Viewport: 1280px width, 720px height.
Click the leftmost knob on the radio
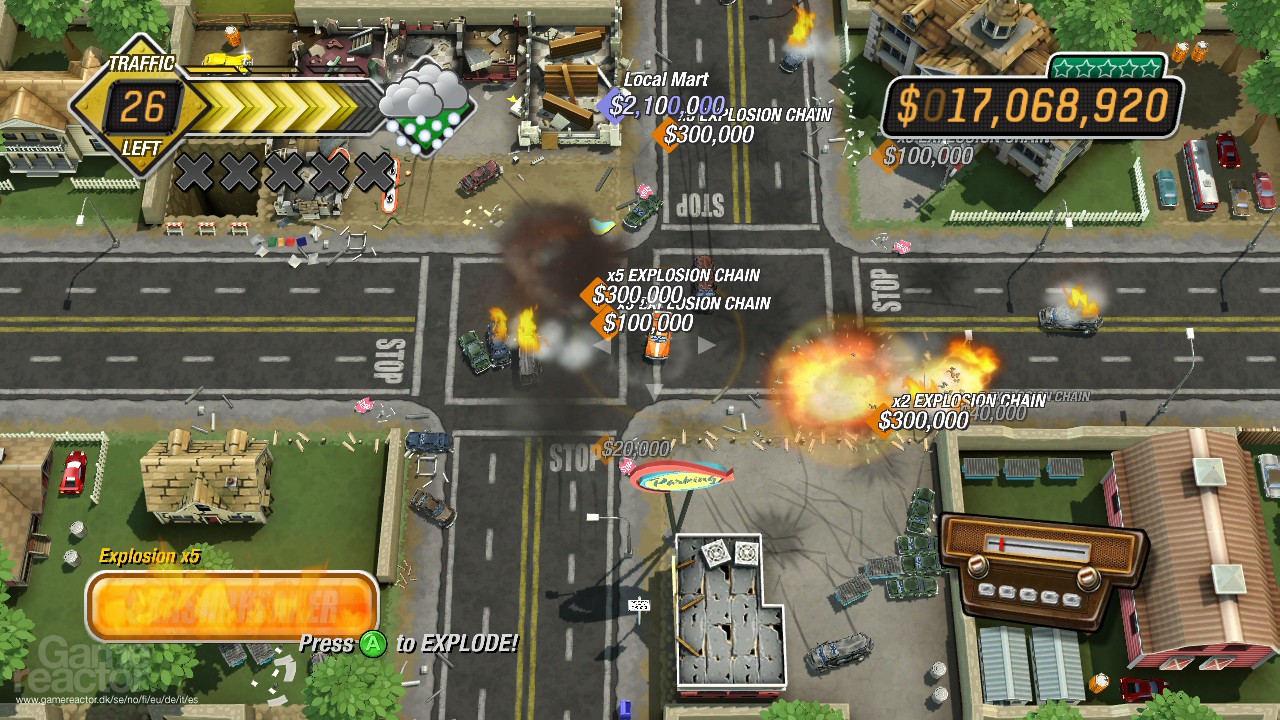[x=978, y=565]
